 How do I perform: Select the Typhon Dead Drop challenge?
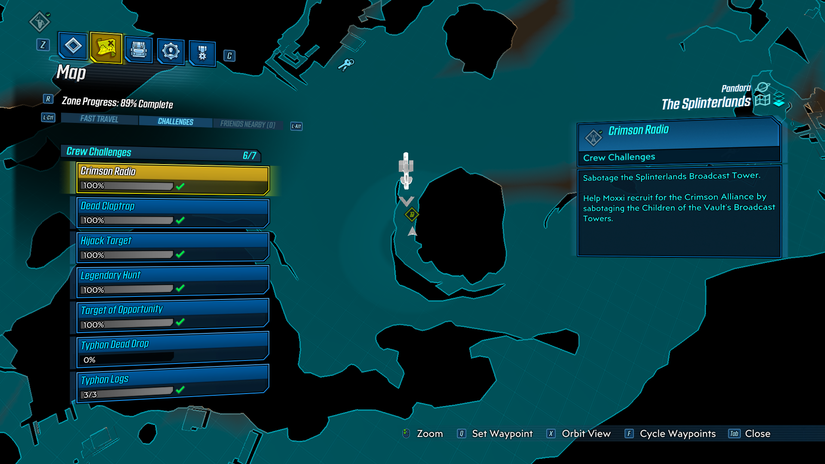tap(173, 349)
